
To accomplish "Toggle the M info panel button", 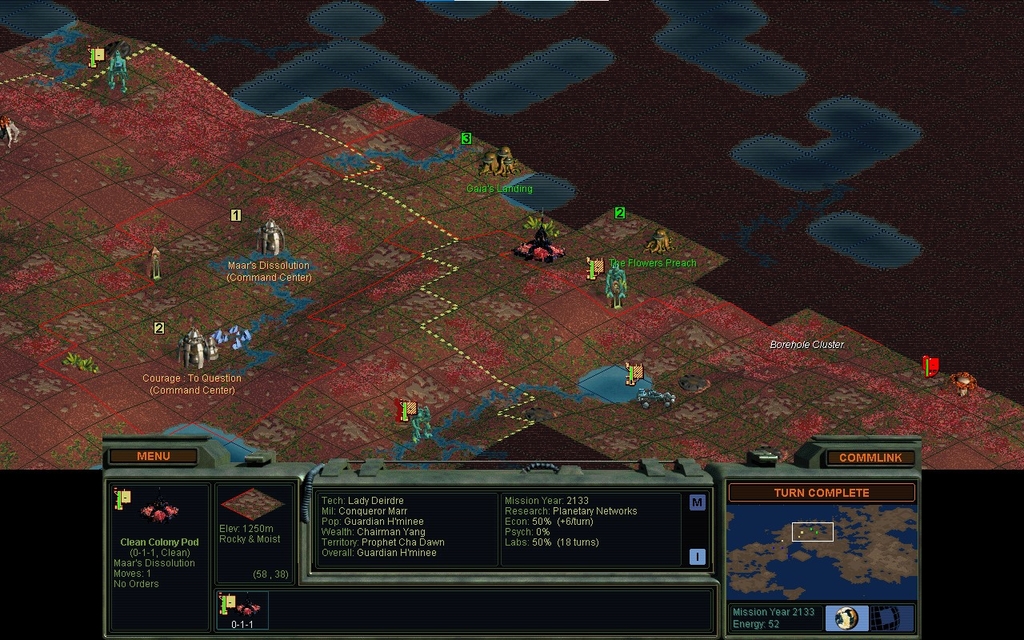I will coord(697,502).
